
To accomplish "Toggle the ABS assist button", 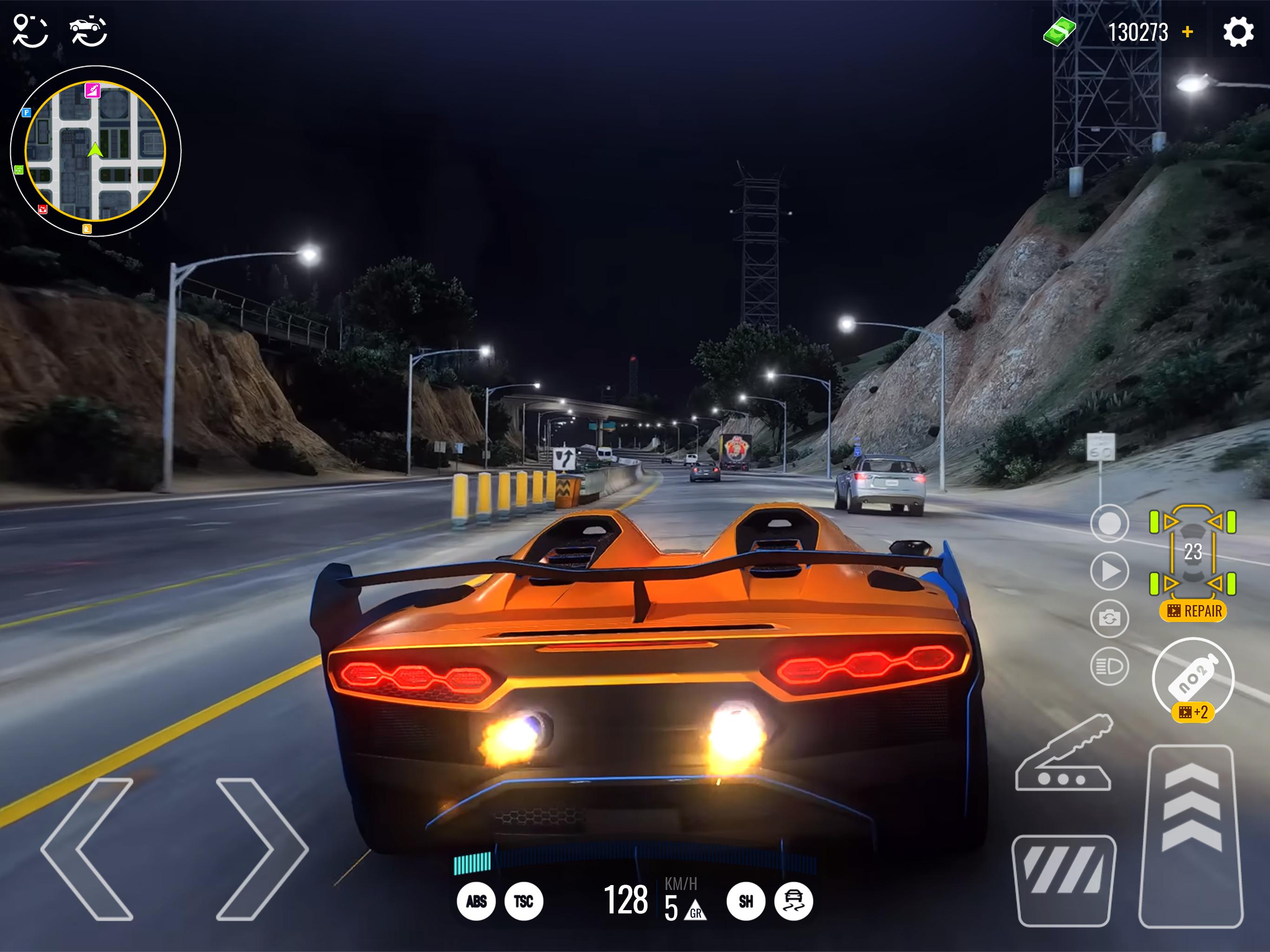I will coord(476,901).
